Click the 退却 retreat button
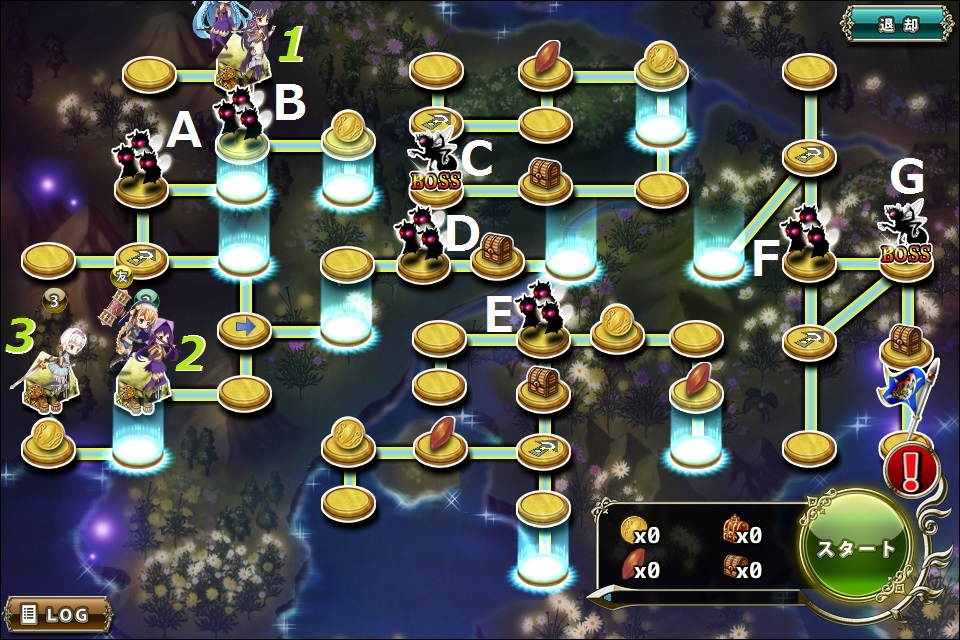Image resolution: width=960 pixels, height=640 pixels. coord(895,22)
